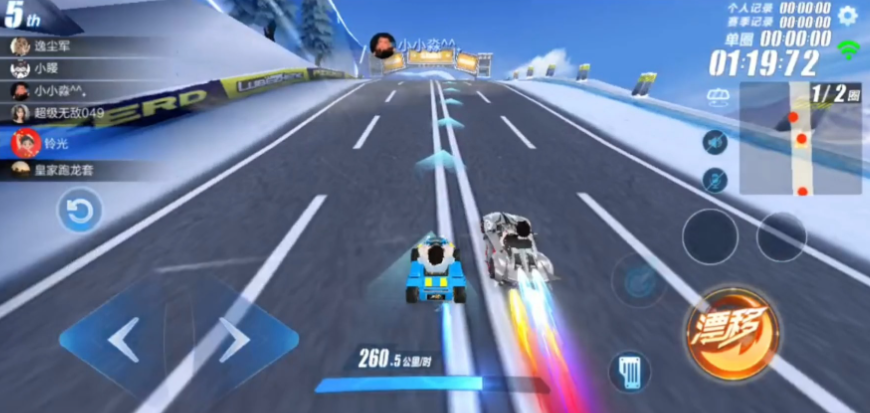
Task: Steer left with the left arrow
Action: 123,340
